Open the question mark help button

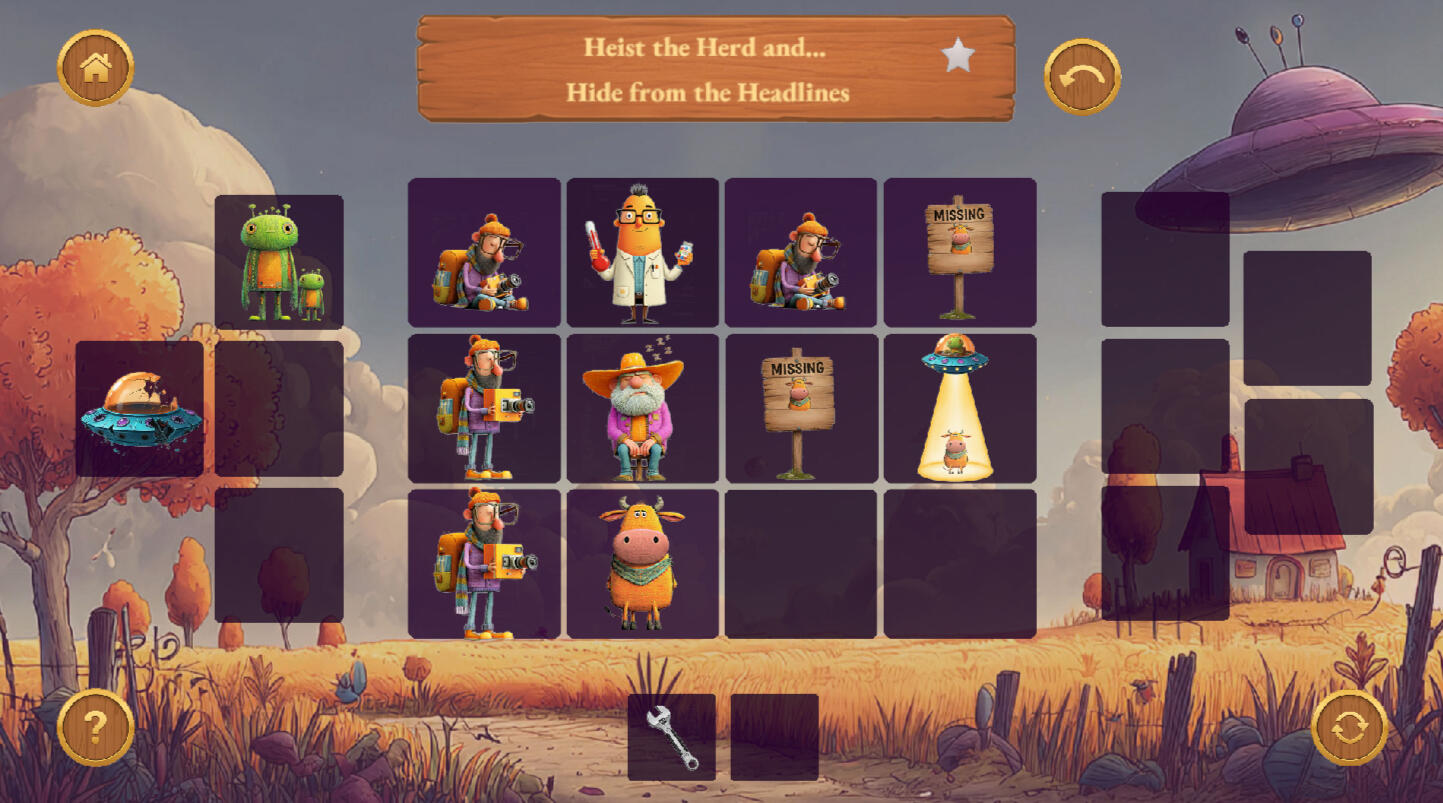pos(95,727)
